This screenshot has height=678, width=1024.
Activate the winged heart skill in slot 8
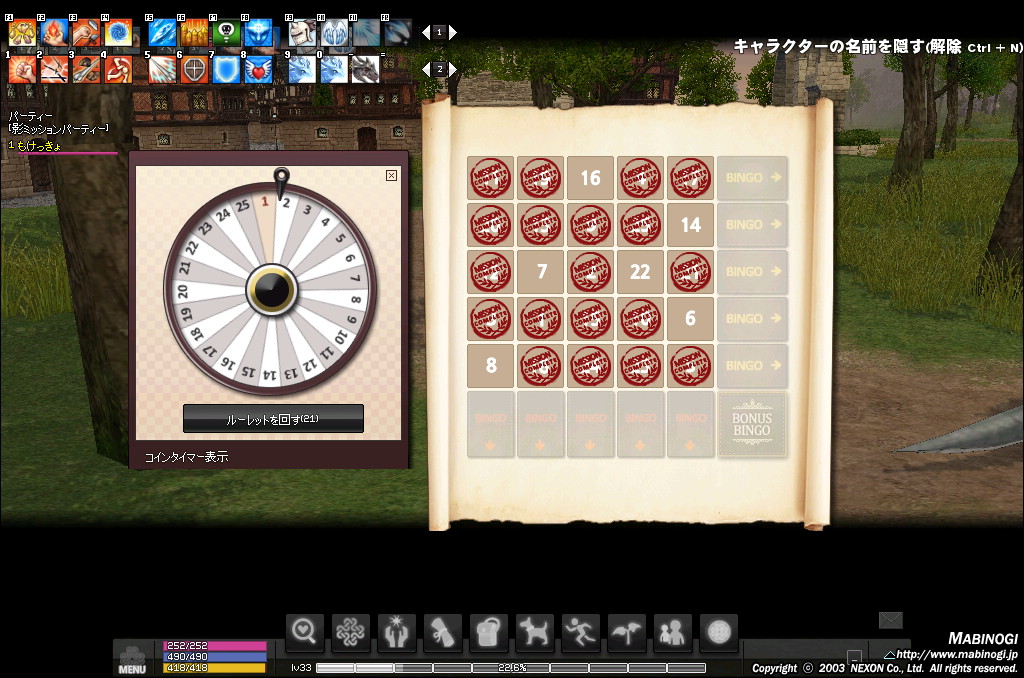click(258, 69)
